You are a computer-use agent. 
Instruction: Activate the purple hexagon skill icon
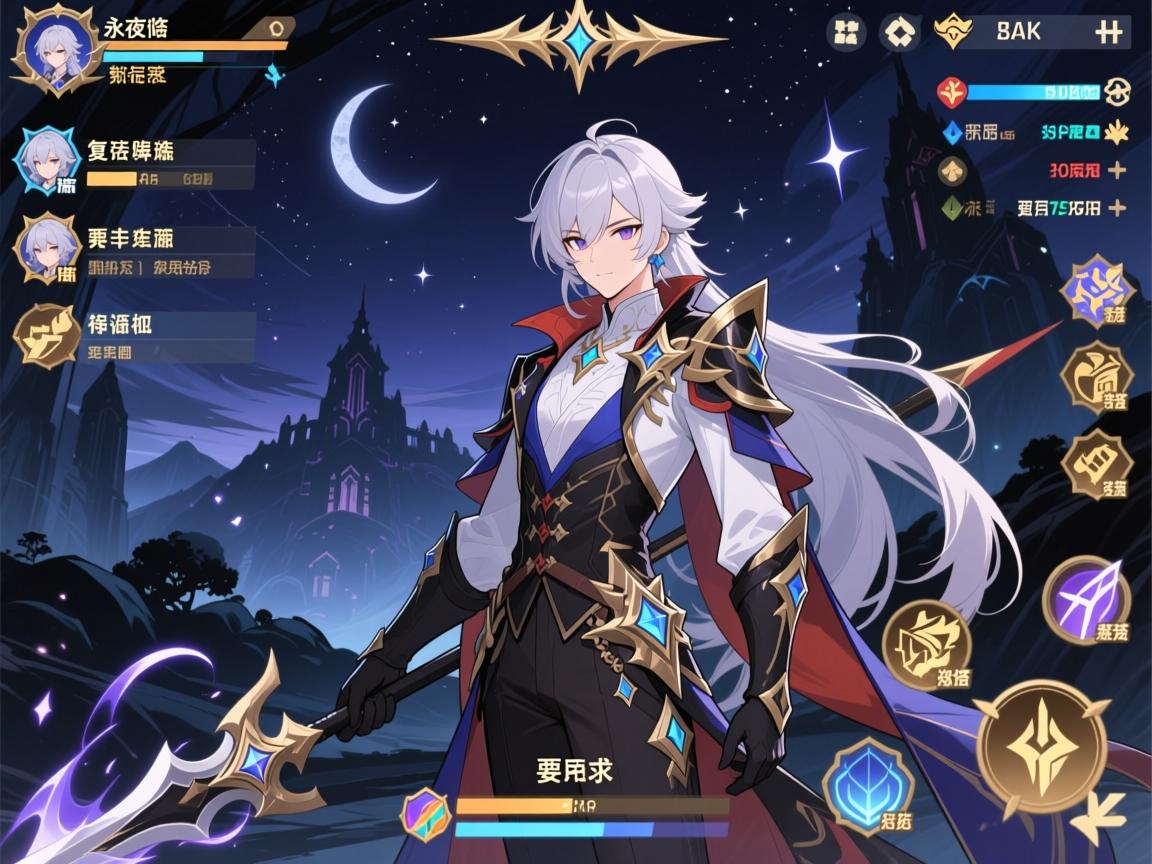point(1097,291)
